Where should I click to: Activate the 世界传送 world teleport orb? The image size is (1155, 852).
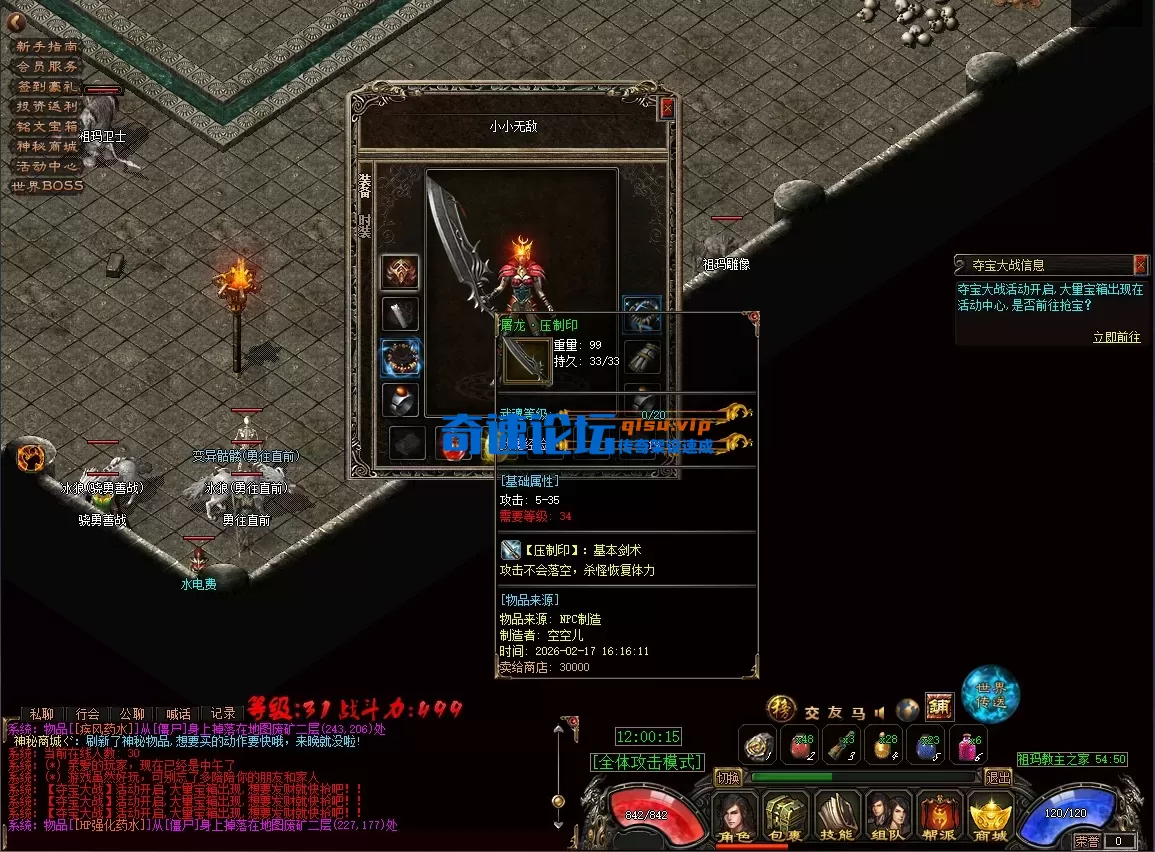click(990, 692)
